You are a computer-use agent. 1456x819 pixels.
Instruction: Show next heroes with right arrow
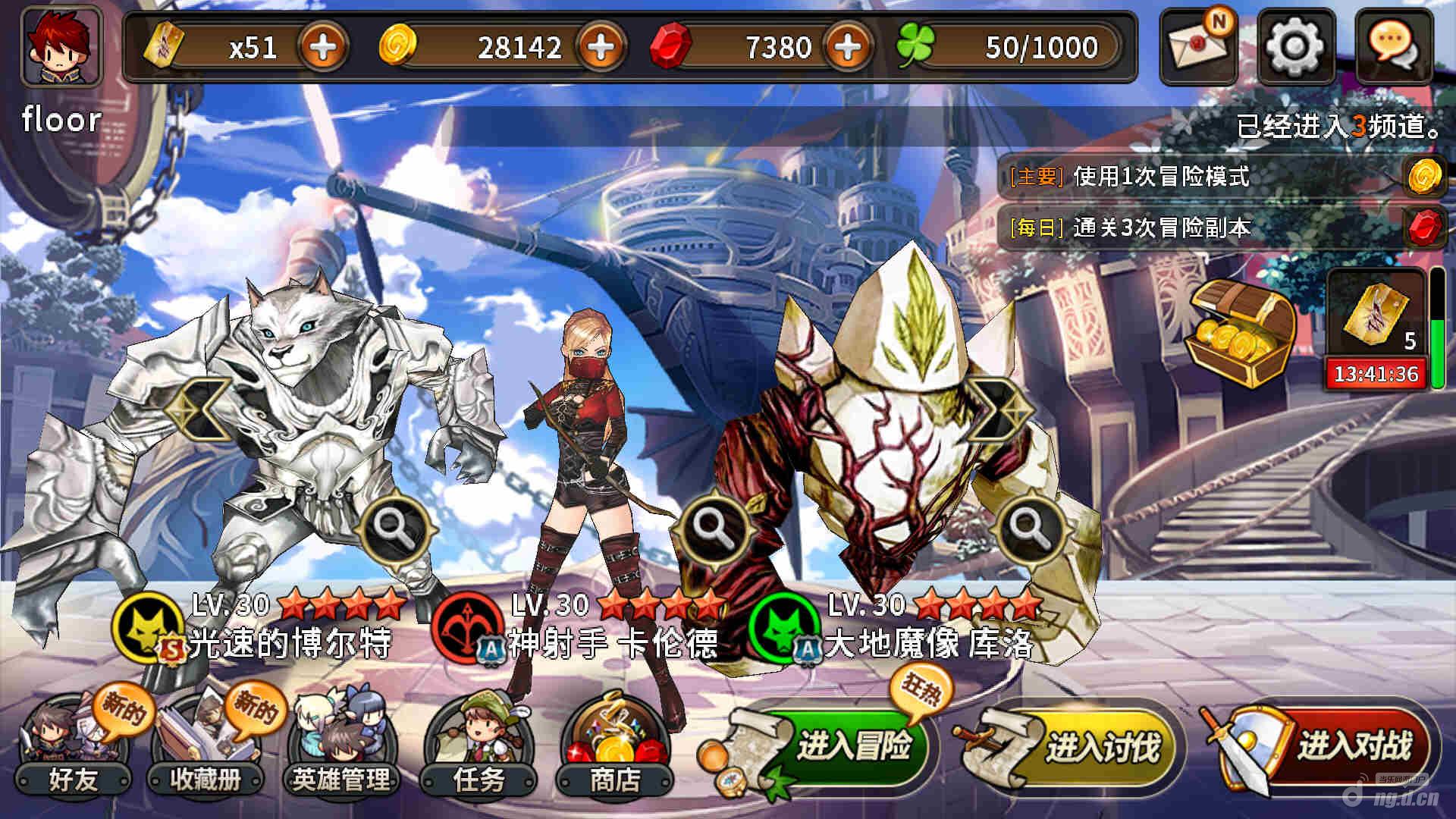pos(1001,409)
